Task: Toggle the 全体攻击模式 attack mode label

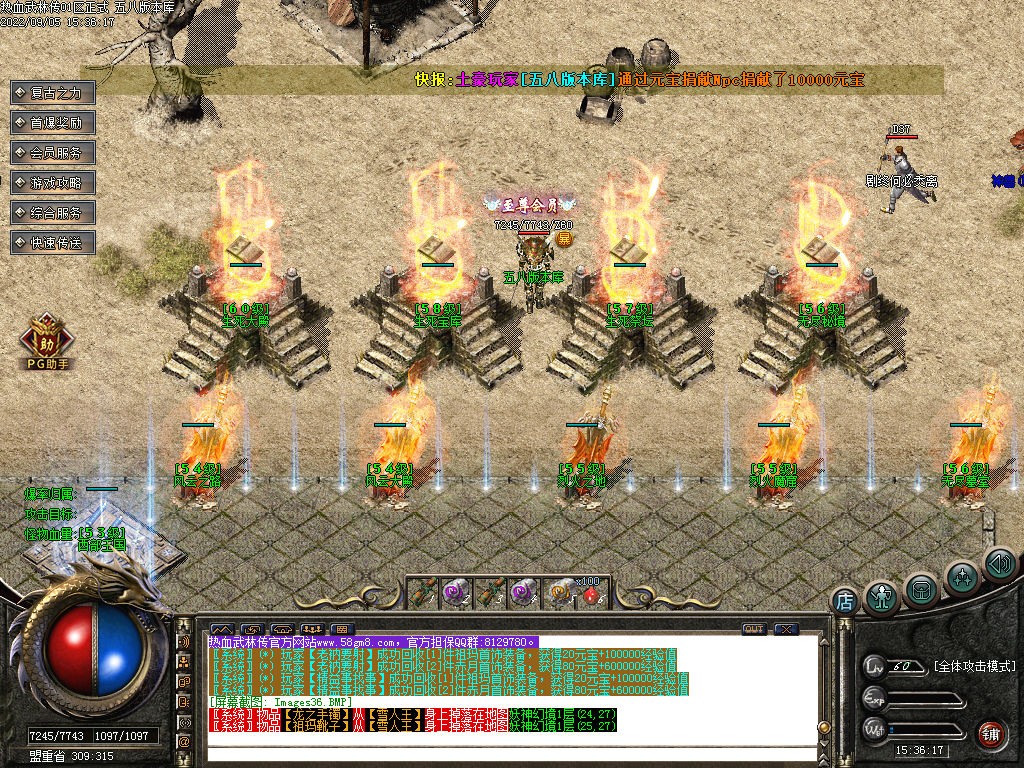Action: click(x=974, y=666)
